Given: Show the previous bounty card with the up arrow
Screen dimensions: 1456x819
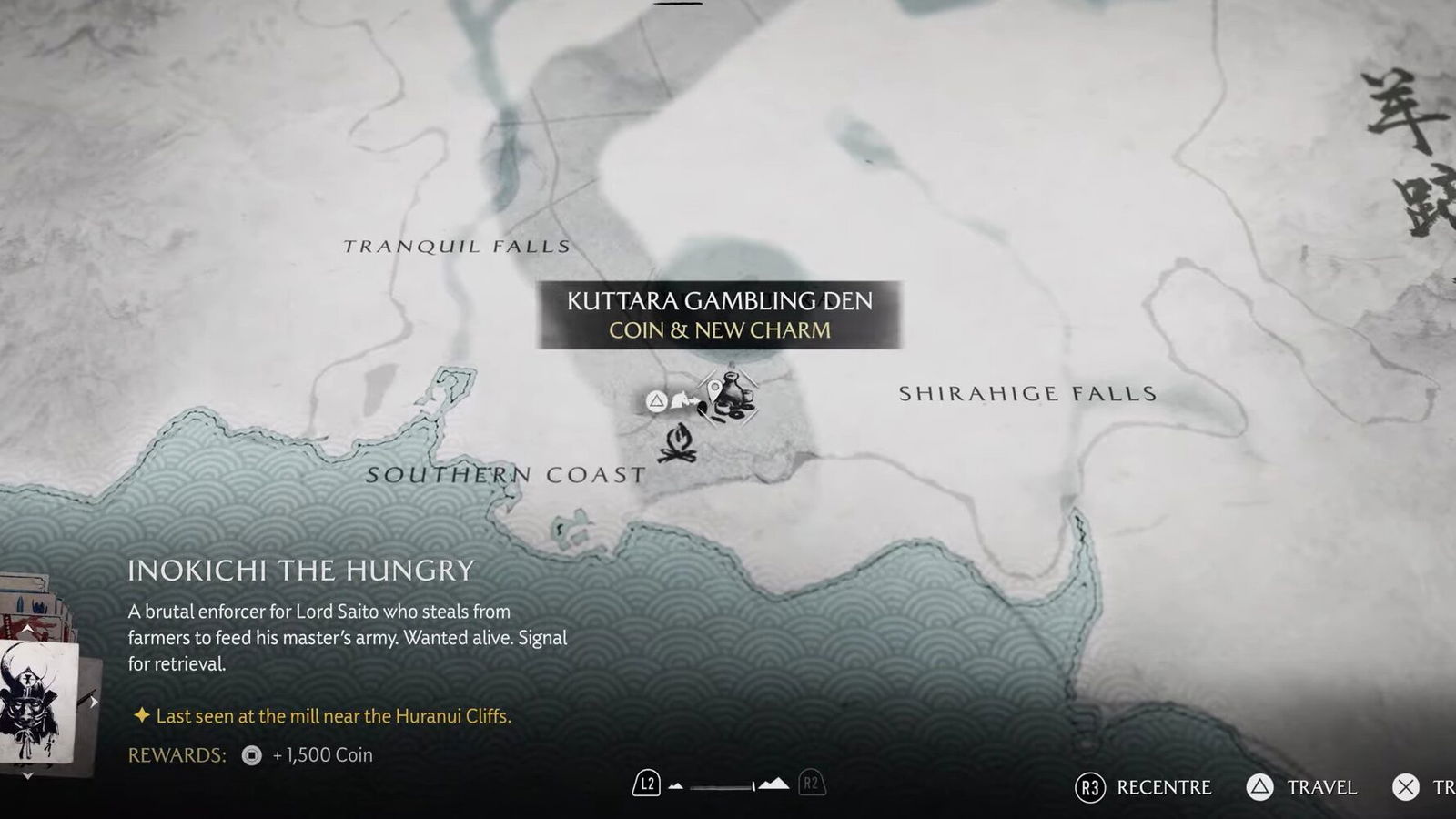Looking at the screenshot, I should 28,630.
